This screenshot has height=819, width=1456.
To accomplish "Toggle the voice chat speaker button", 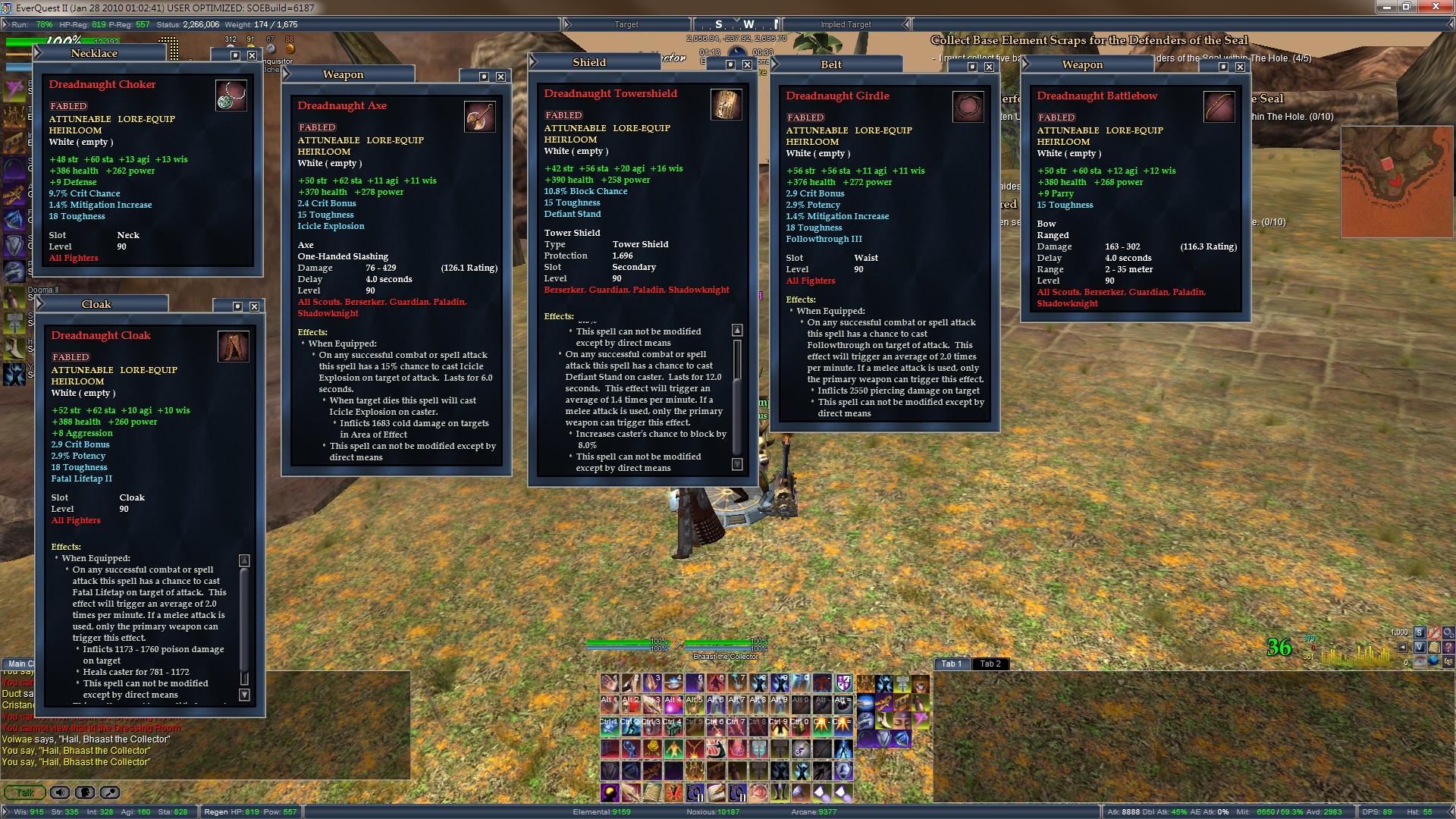I will click(x=60, y=792).
